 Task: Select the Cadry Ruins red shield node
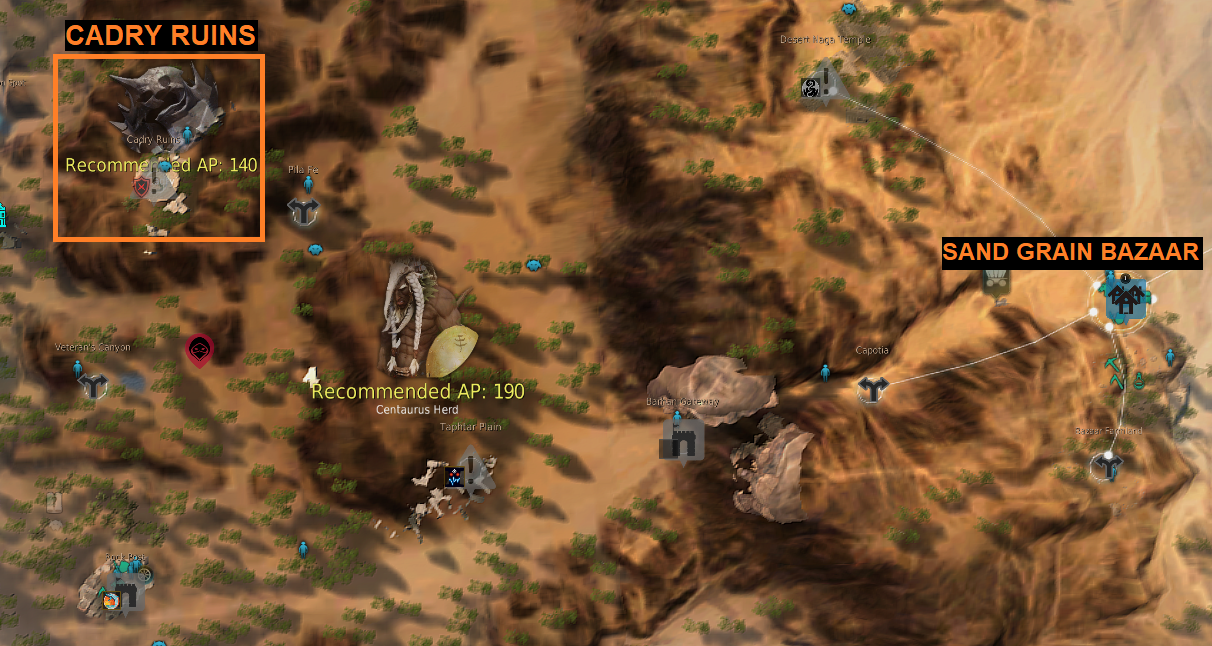[x=141, y=185]
